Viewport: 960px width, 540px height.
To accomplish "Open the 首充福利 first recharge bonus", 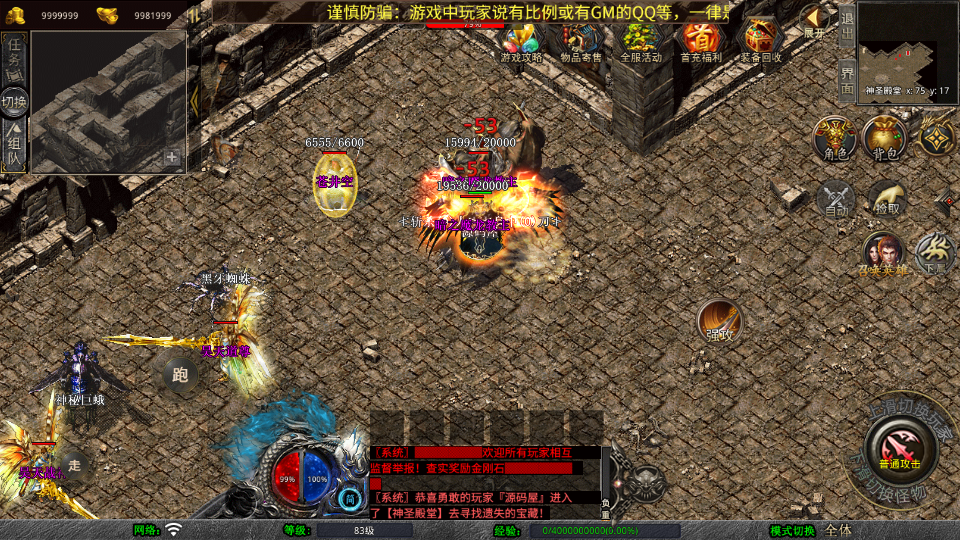I will click(x=701, y=42).
